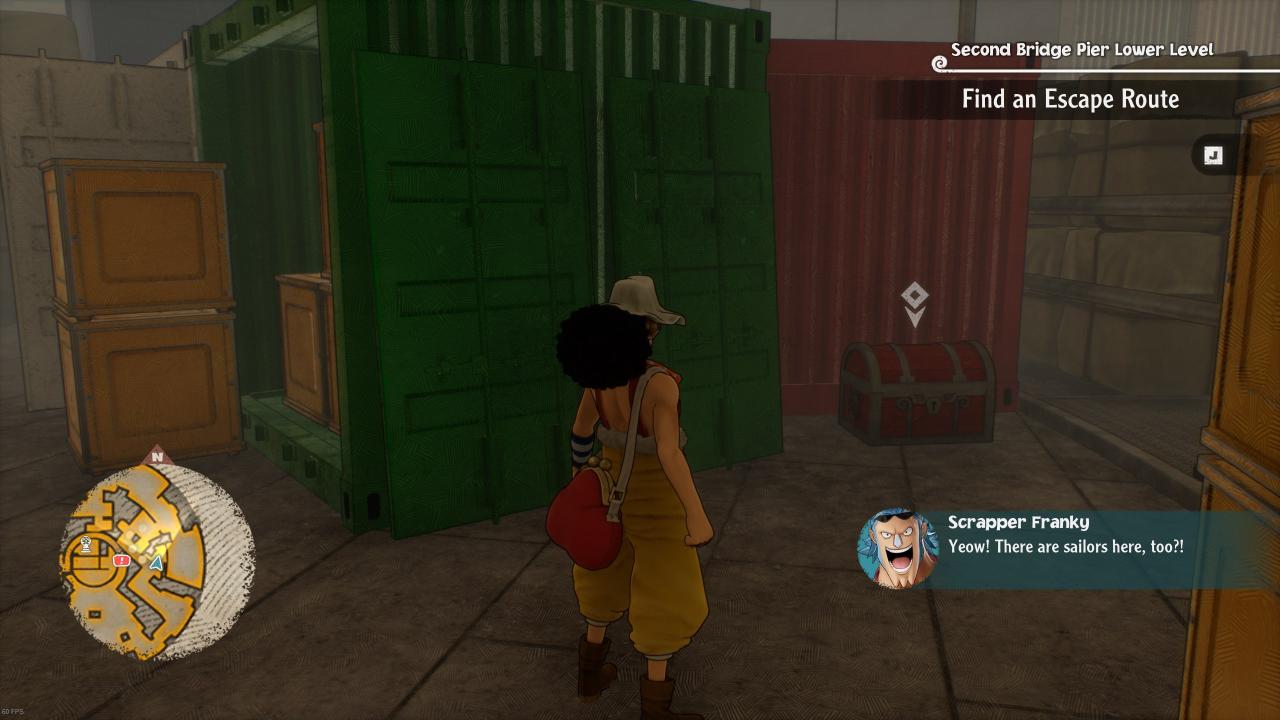Open the Find an Escape Route objective
The image size is (1280, 720).
pyautogui.click(x=1070, y=99)
